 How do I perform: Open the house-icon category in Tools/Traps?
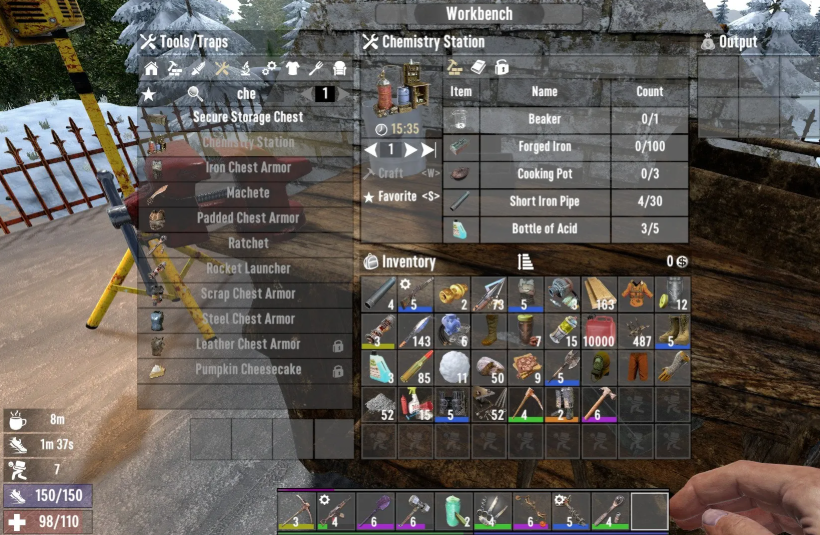click(x=151, y=69)
